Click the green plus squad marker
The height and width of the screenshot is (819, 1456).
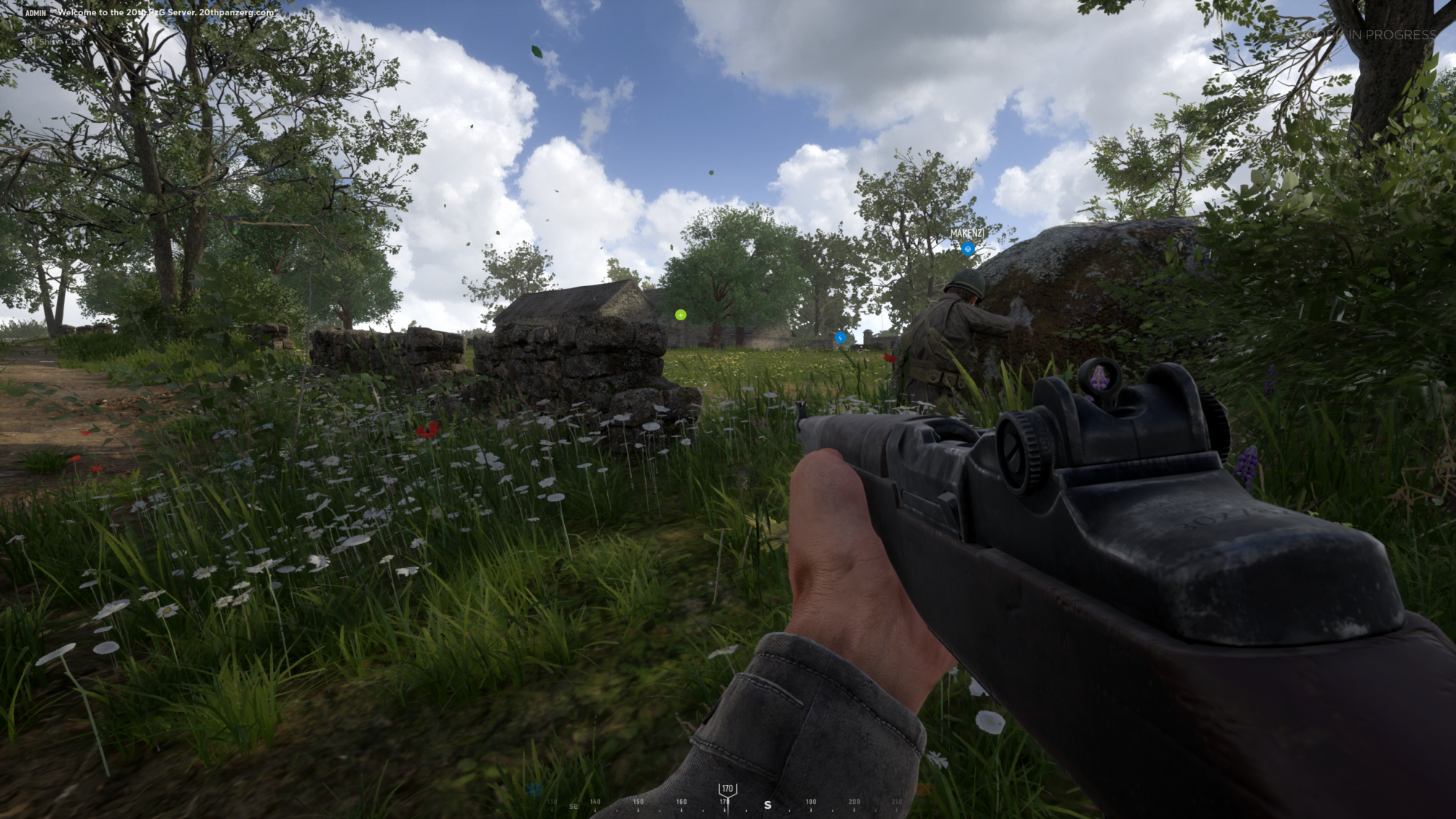[x=681, y=314]
